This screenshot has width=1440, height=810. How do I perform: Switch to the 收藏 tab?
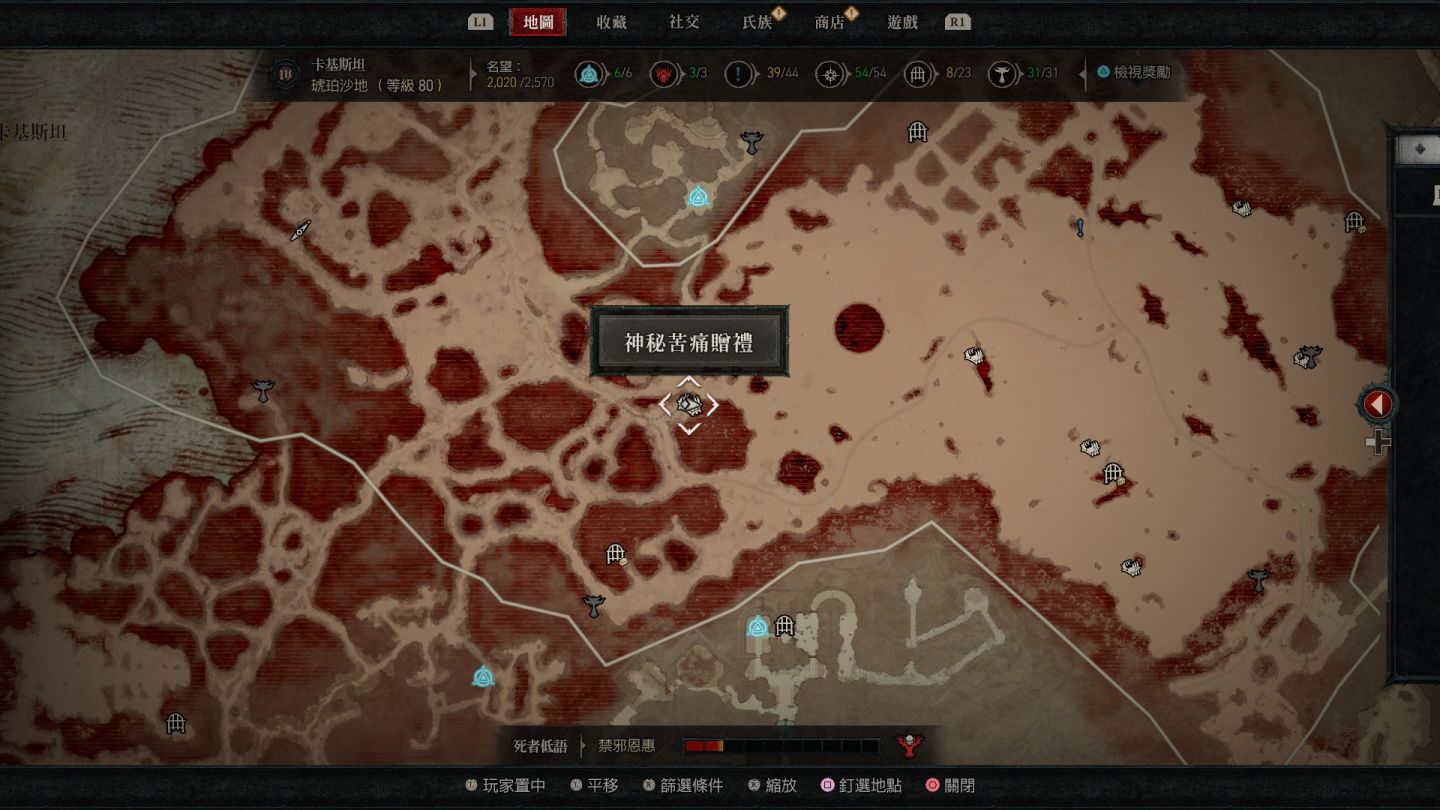tap(611, 22)
